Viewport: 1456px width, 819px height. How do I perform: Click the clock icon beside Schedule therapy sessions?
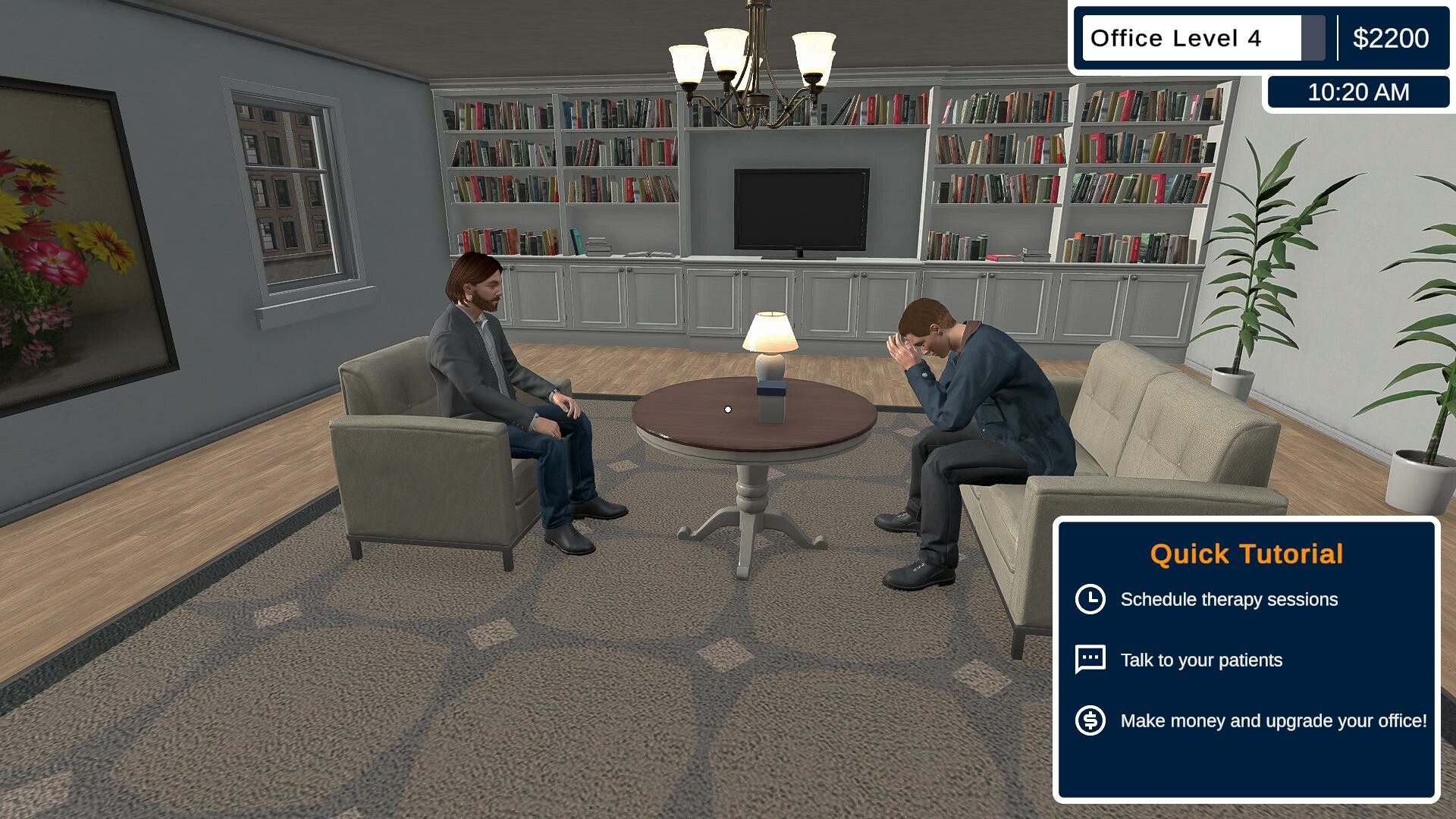tap(1090, 598)
